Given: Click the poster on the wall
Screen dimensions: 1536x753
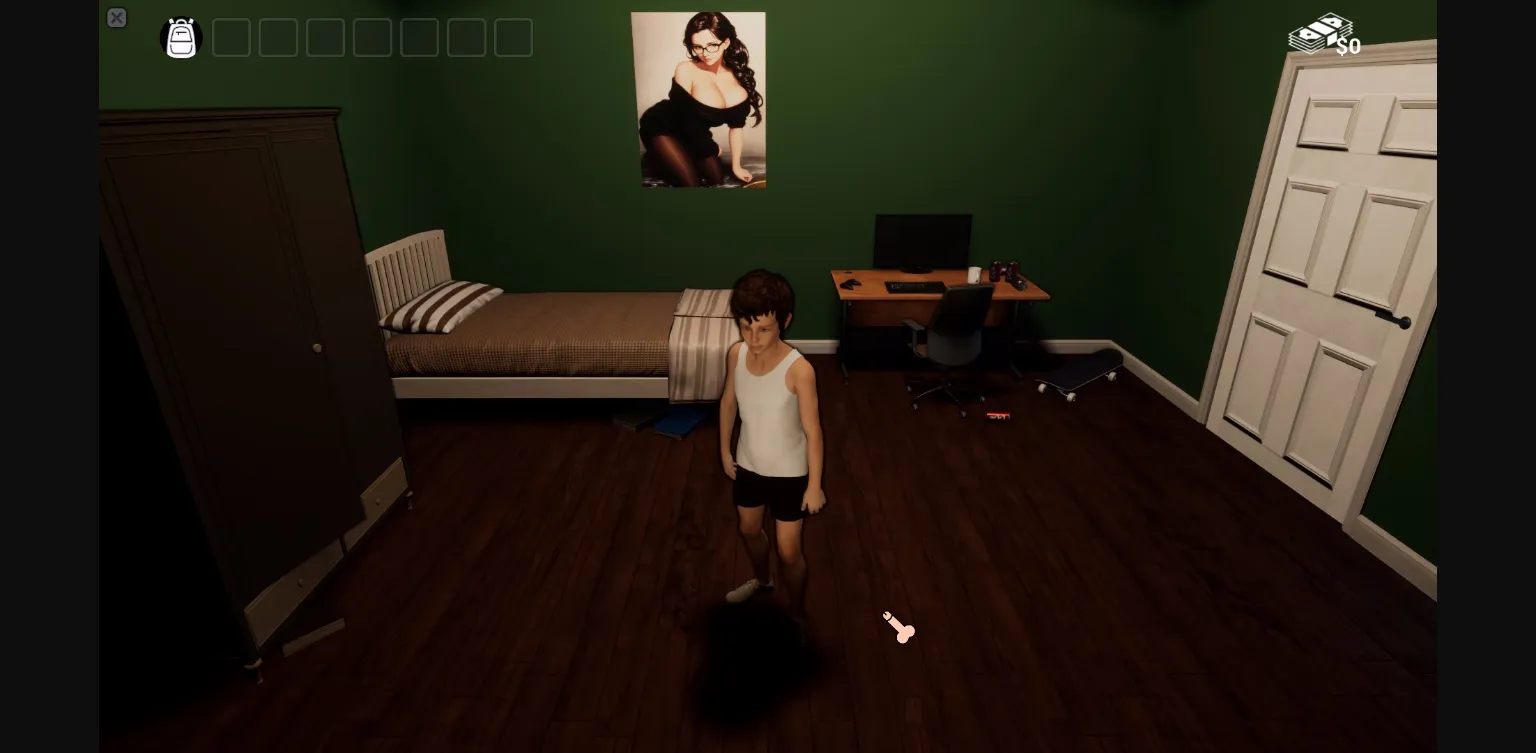Looking at the screenshot, I should coord(699,98).
